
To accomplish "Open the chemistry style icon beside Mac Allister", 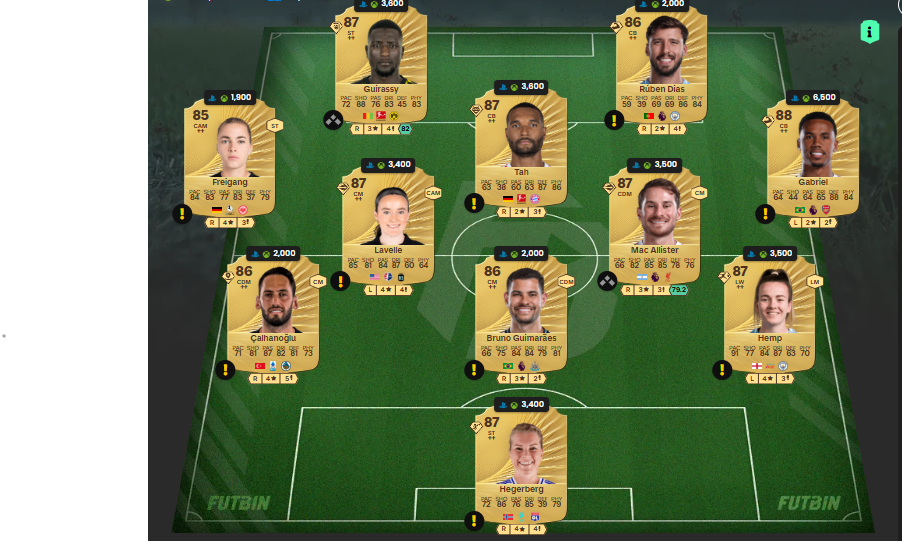I will coord(606,281).
